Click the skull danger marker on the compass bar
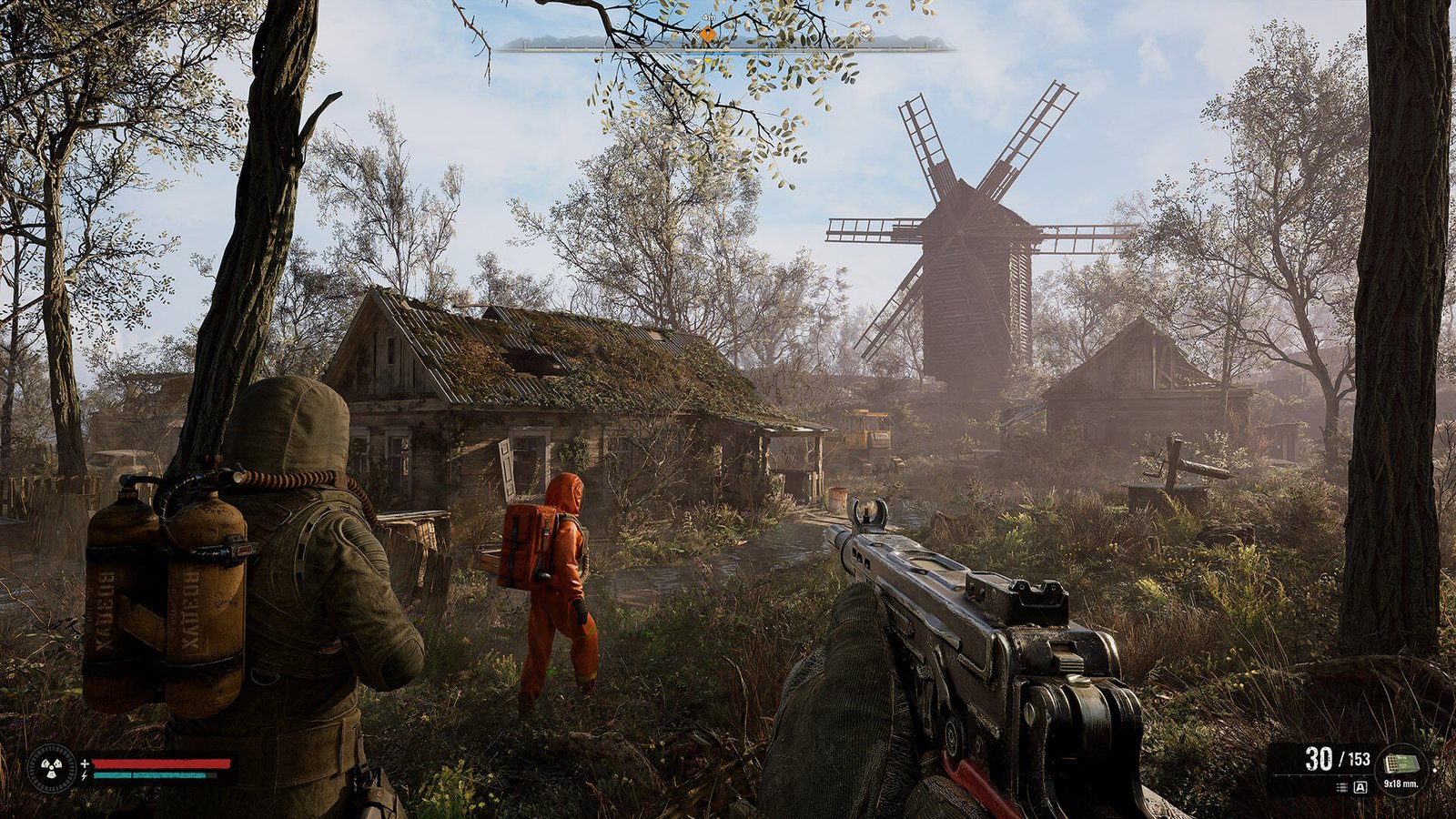Screen dimensions: 1456x819 coord(865,32)
